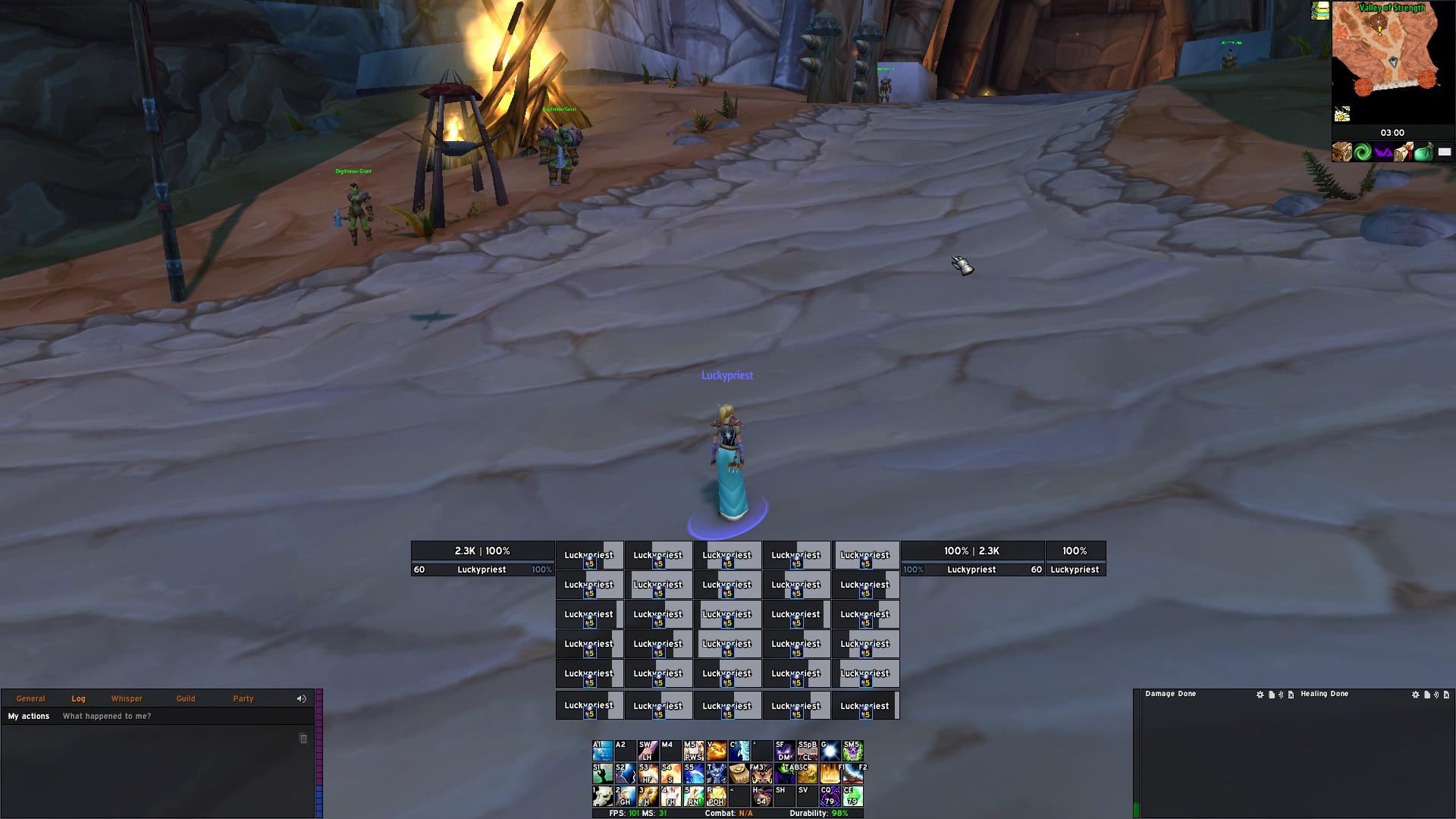Switch to the Whisper chat tab
The width and height of the screenshot is (1456, 819).
(127, 698)
